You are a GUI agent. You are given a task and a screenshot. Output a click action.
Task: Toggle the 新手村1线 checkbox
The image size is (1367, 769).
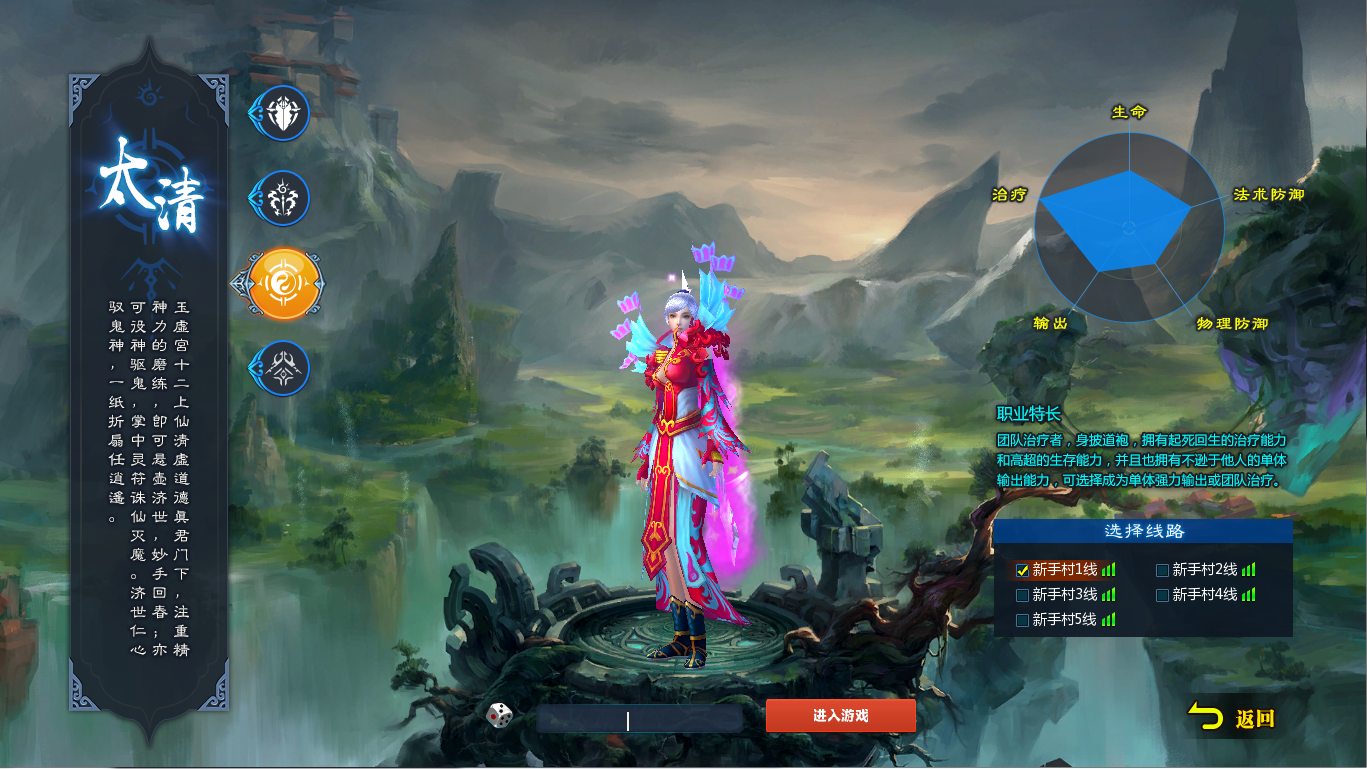coord(1023,570)
